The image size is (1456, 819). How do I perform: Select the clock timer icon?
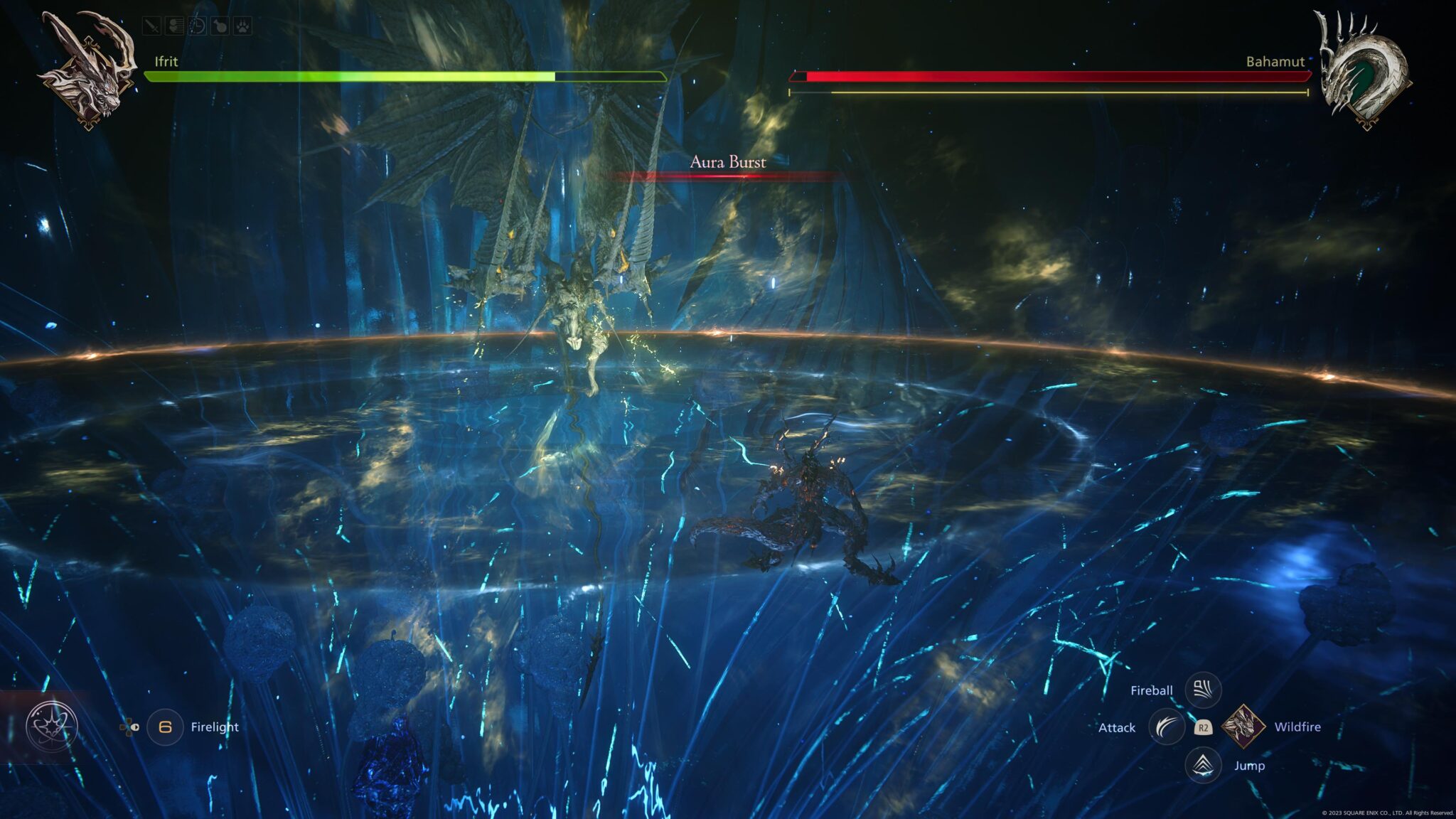(x=197, y=23)
